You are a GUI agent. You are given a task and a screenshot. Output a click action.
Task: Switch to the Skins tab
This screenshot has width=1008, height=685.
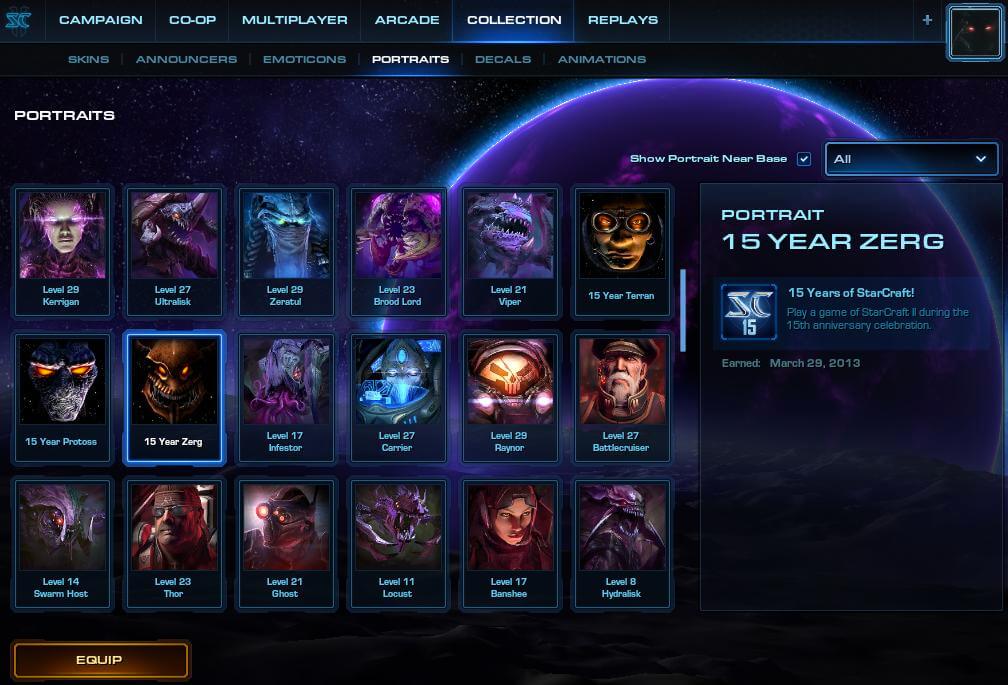coord(89,59)
